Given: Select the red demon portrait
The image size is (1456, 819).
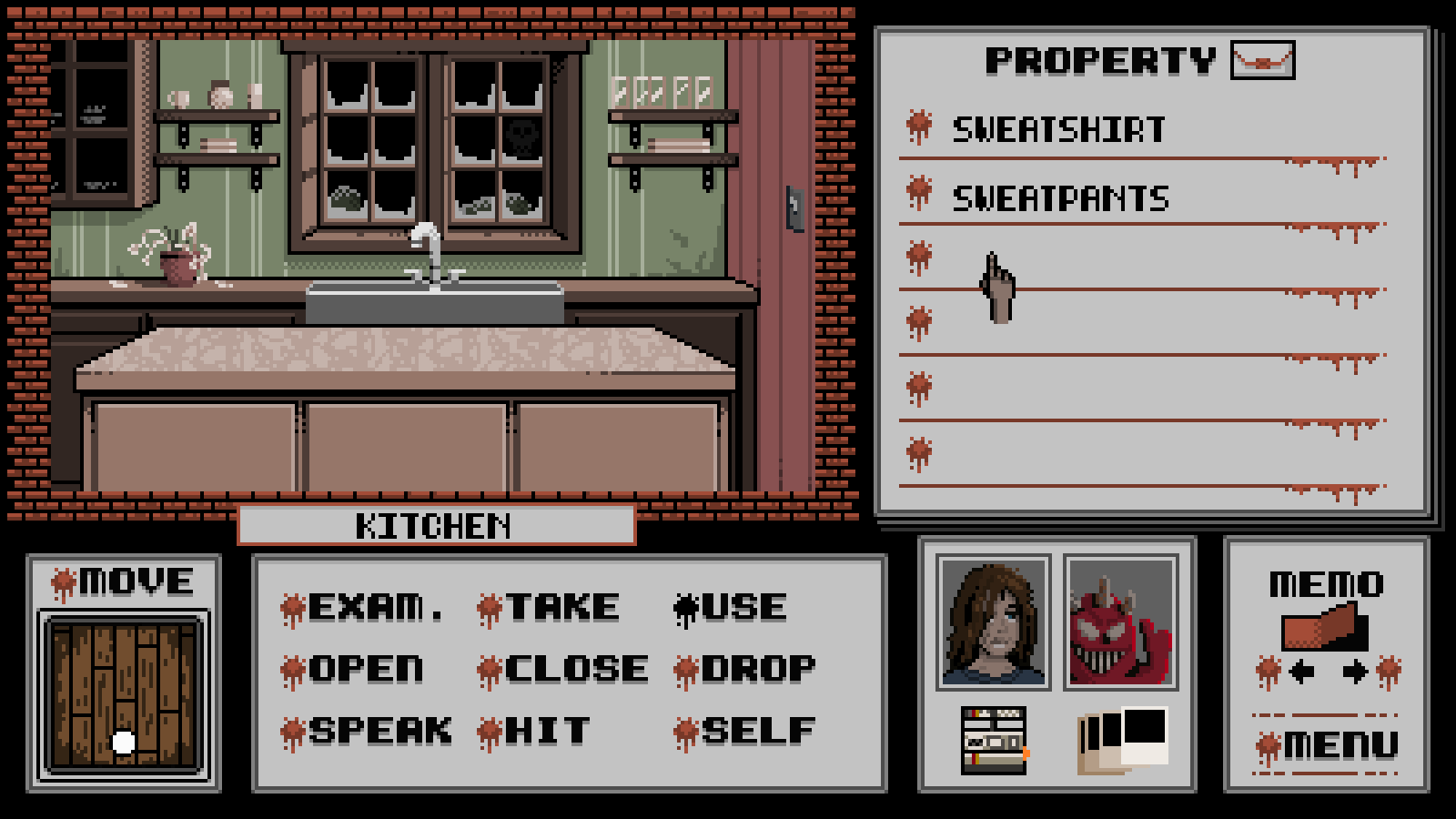Looking at the screenshot, I should [1121, 622].
